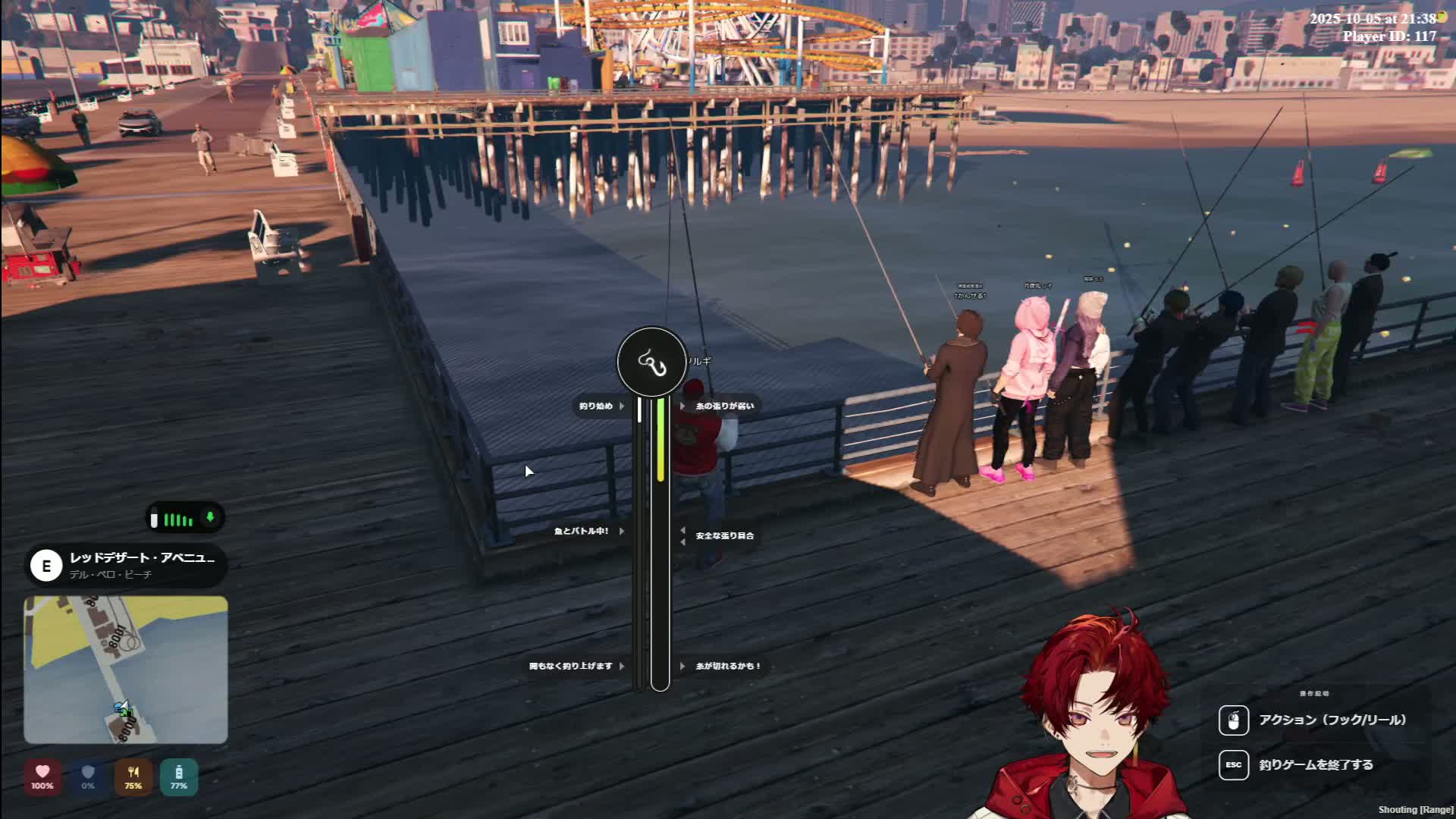Select the 間もなく釣り上げます stage label
The height and width of the screenshot is (819, 1456).
[x=571, y=667]
